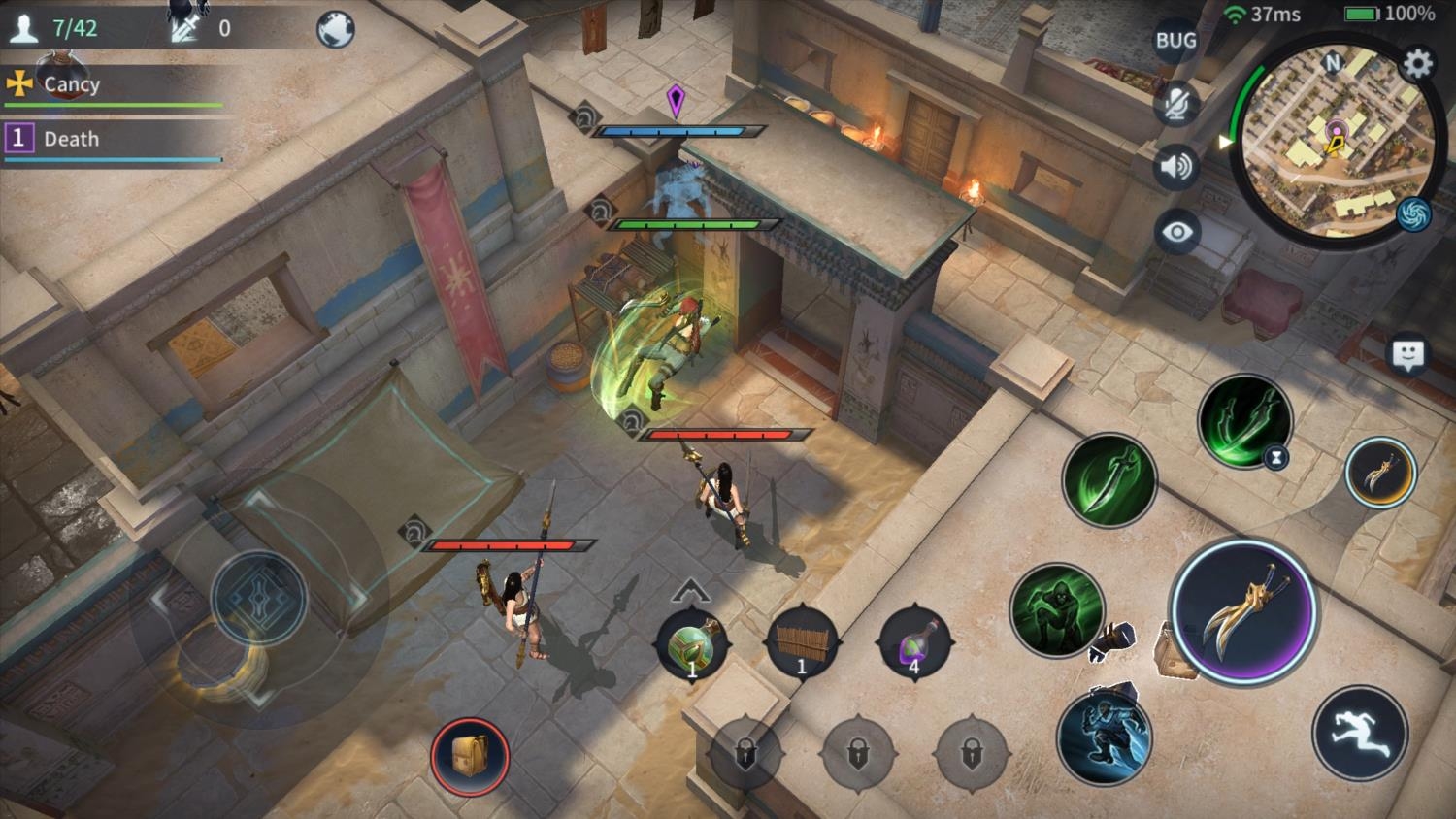Toggle the eye visibility icon

click(x=1176, y=233)
